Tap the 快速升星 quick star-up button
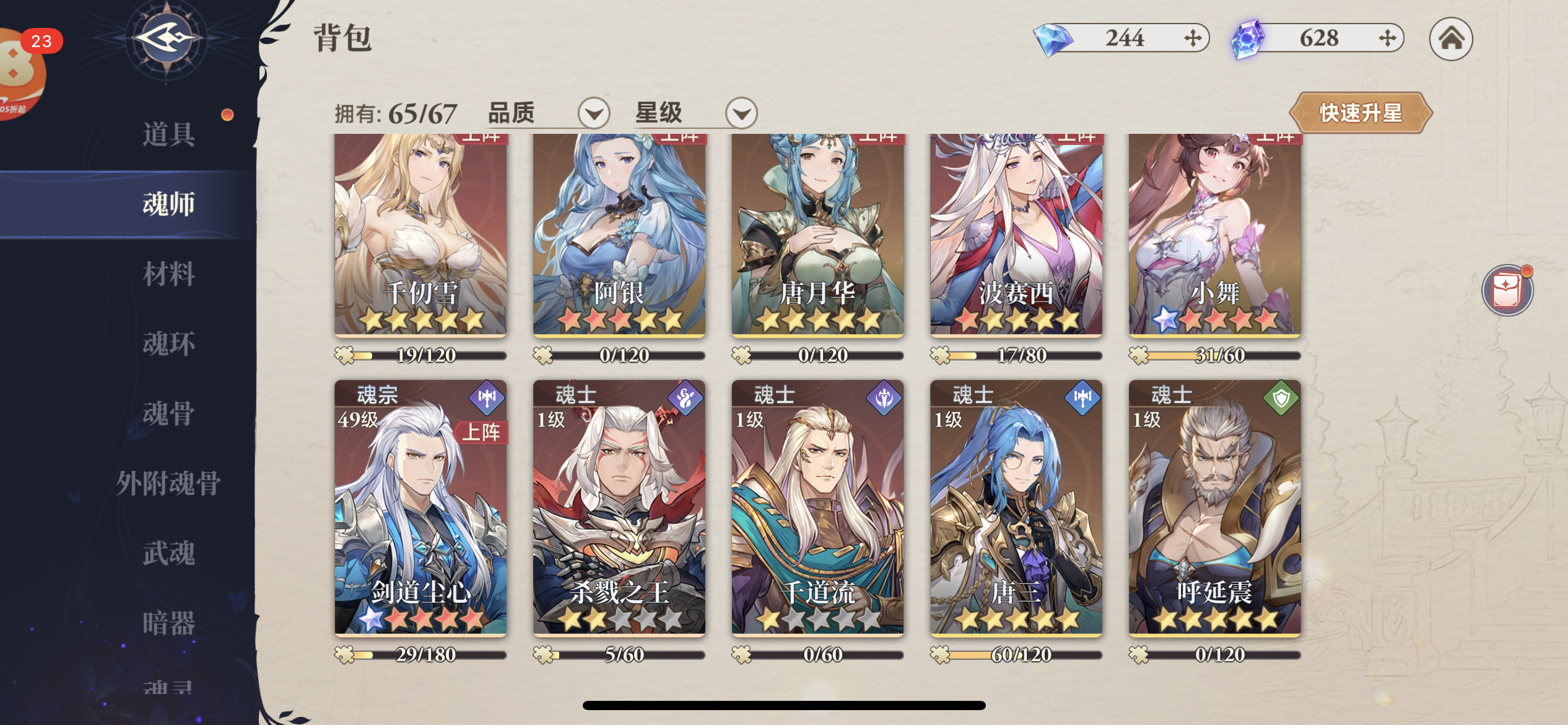 tap(1361, 113)
